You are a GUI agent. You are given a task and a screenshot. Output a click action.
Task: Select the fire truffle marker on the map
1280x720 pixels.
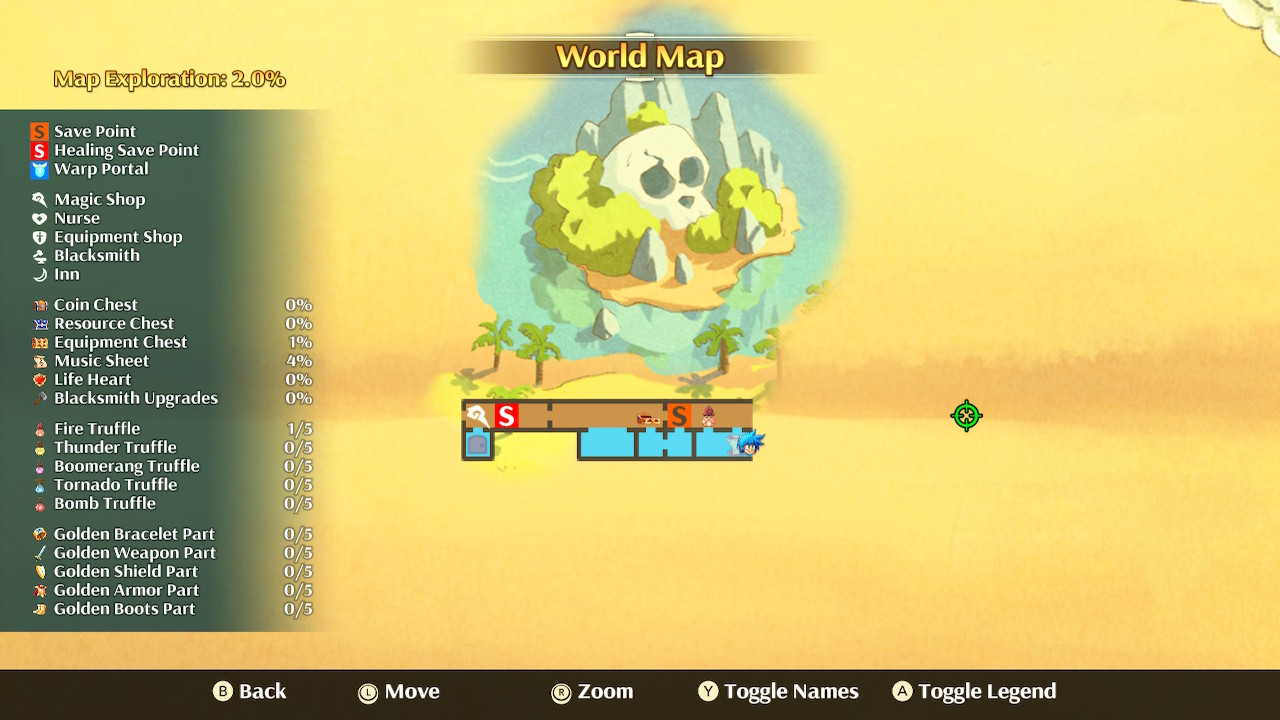point(708,416)
